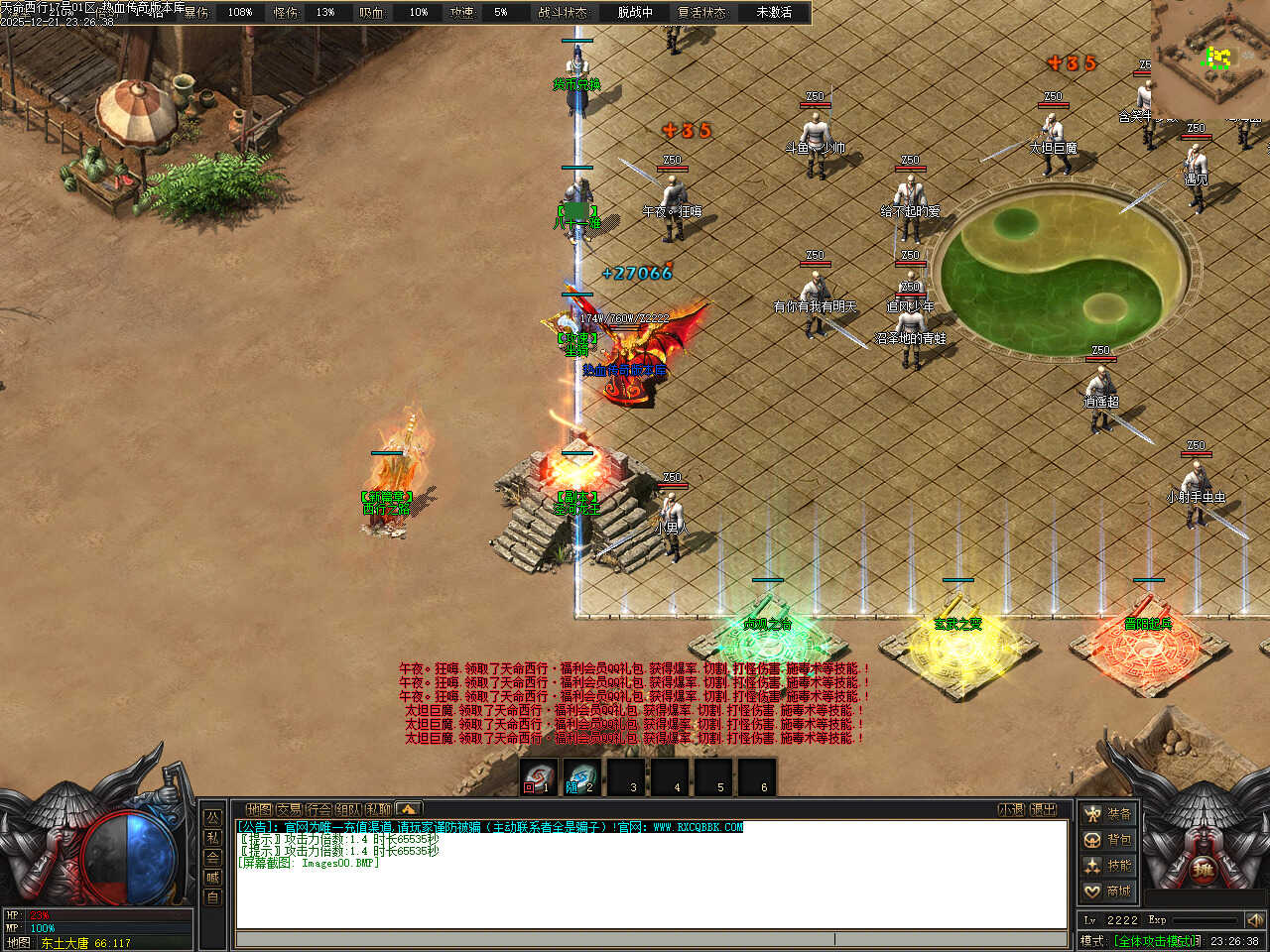The width and height of the screenshot is (1270, 952).
Task: Open the 交易 trade button
Action: 289,810
